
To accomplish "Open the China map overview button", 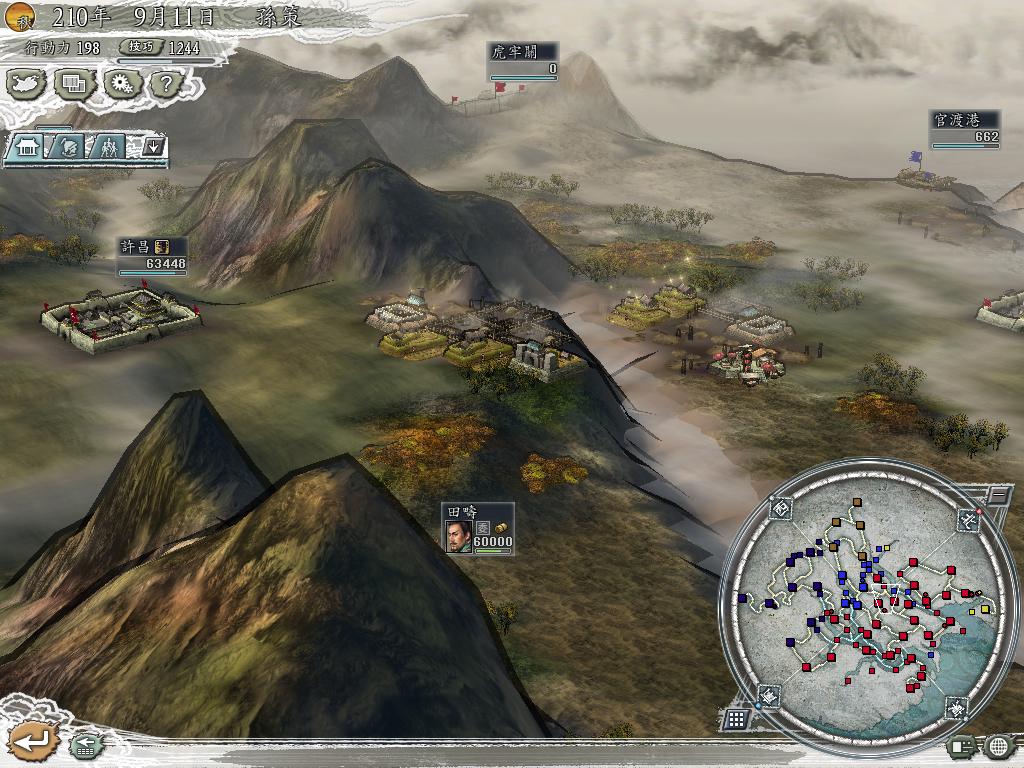I will tap(26, 84).
